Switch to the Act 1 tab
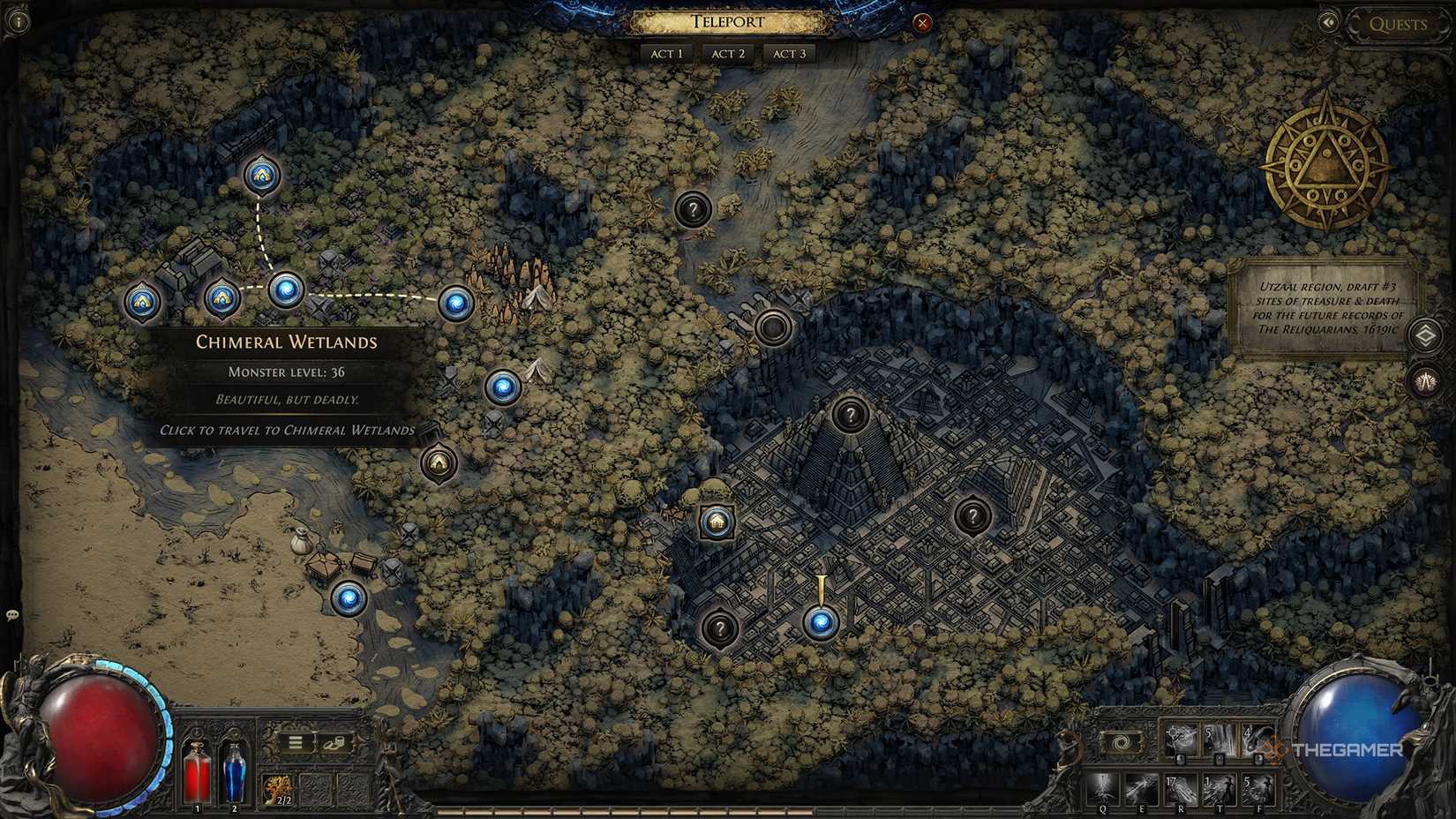The width and height of the screenshot is (1456, 819). 665,54
